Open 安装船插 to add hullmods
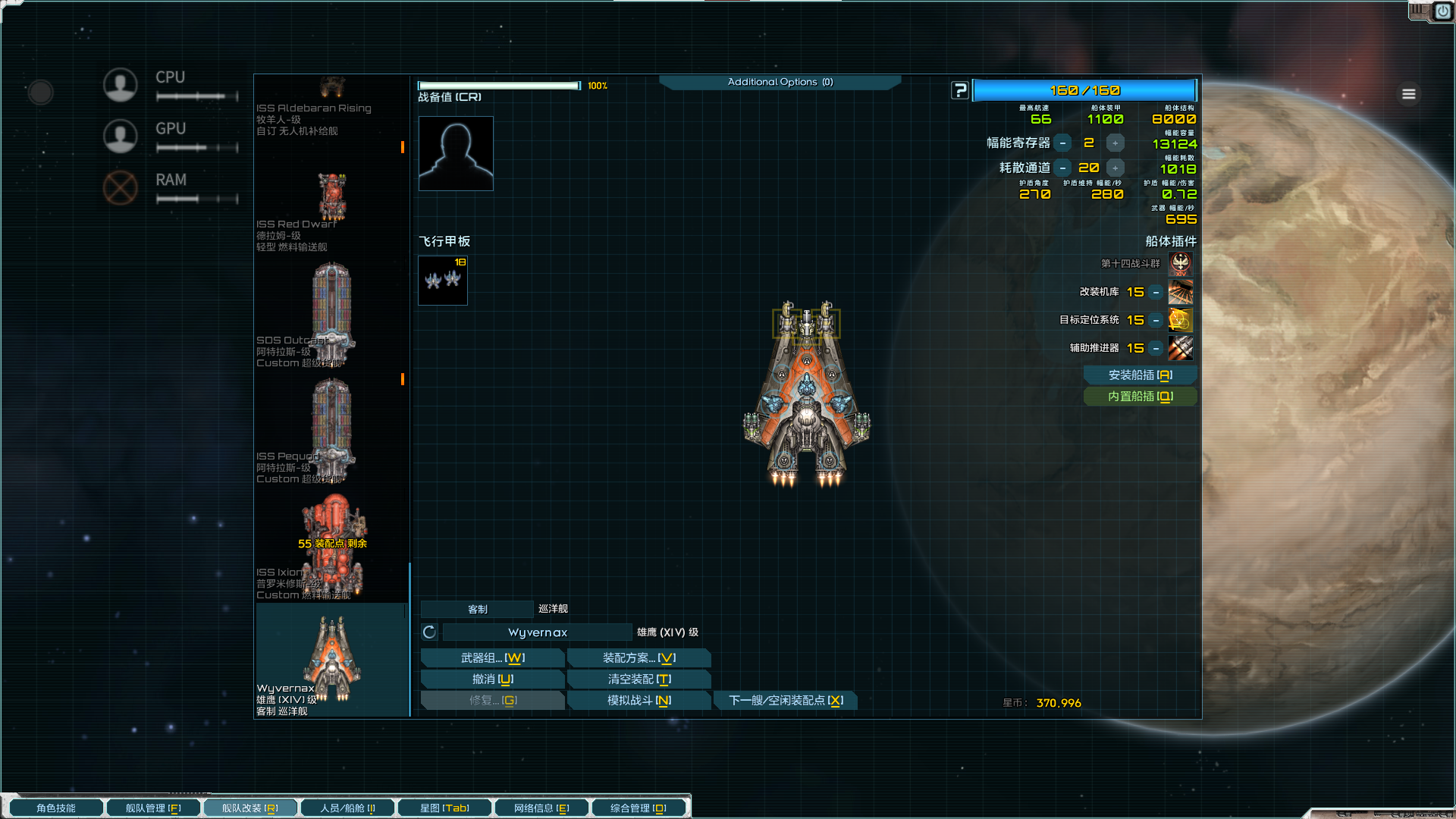The height and width of the screenshot is (819, 1456). (x=1140, y=375)
